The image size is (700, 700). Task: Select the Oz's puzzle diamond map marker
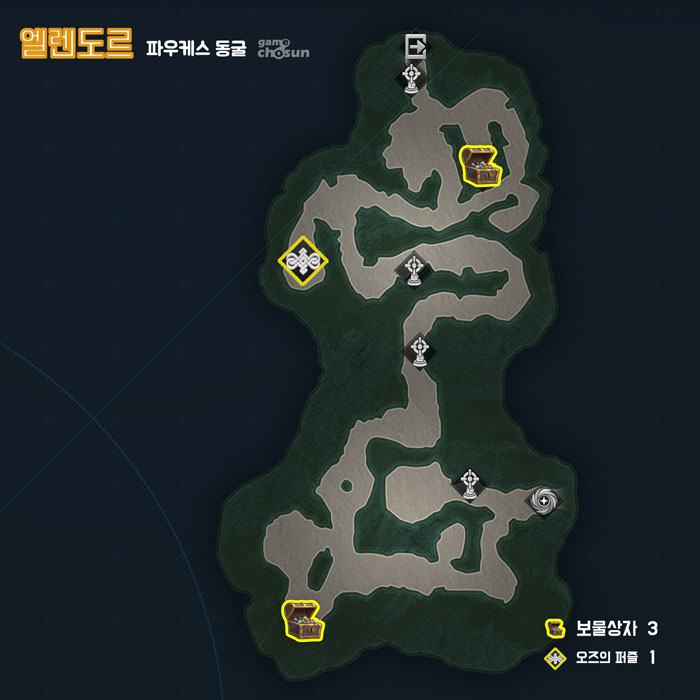coord(303,262)
